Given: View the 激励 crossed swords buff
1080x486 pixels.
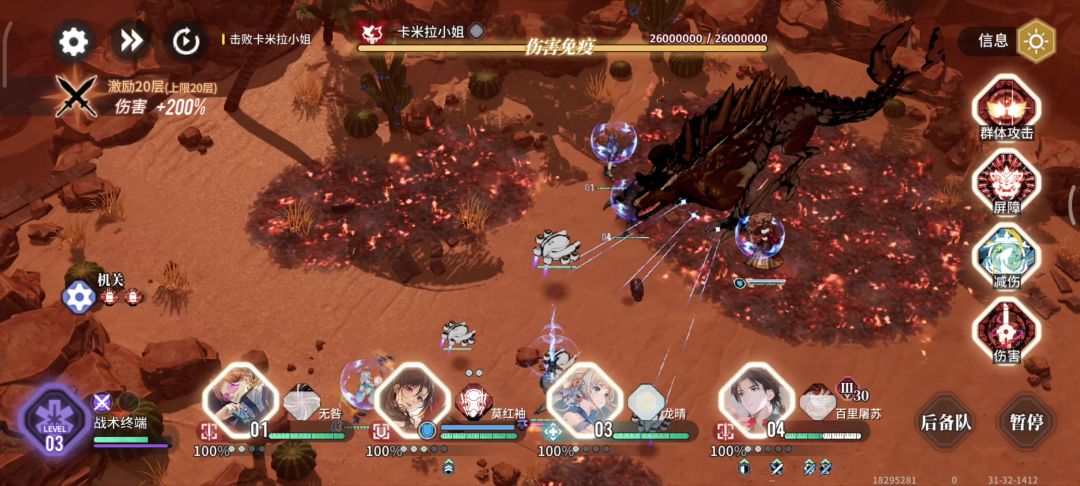Looking at the screenshot, I should (75, 96).
